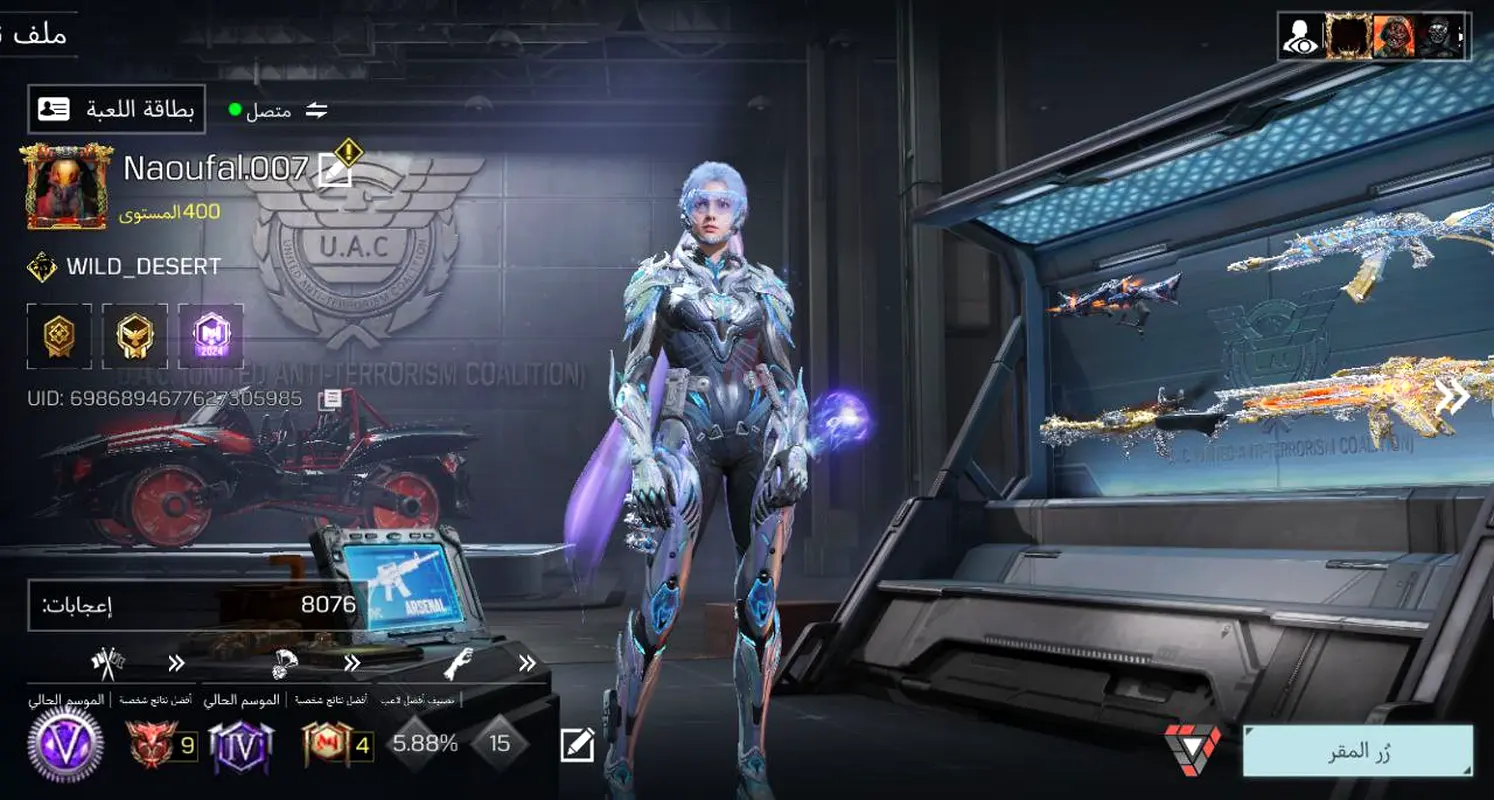Open the game card button
The width and height of the screenshot is (1494, 800).
click(116, 109)
